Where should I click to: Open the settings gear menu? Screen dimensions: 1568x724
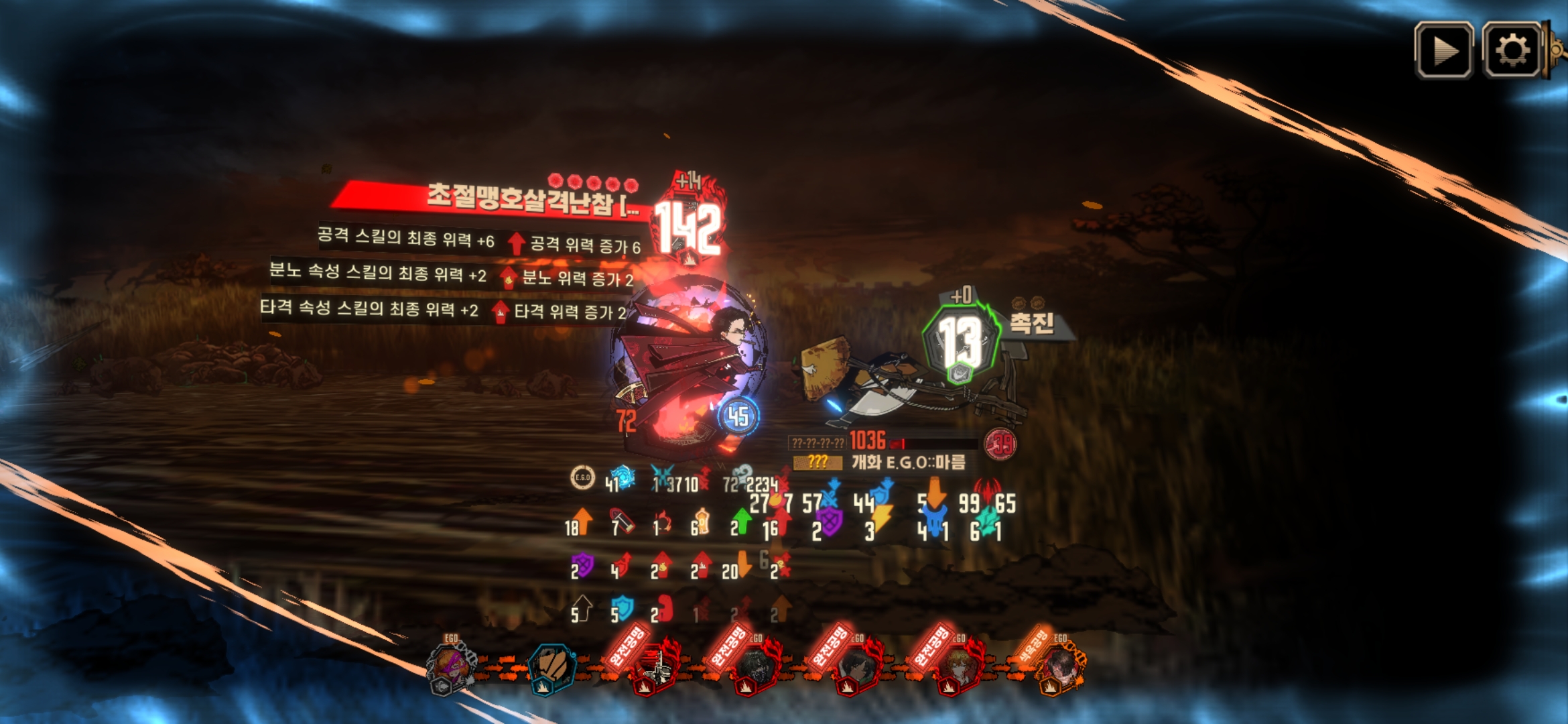point(1512,51)
